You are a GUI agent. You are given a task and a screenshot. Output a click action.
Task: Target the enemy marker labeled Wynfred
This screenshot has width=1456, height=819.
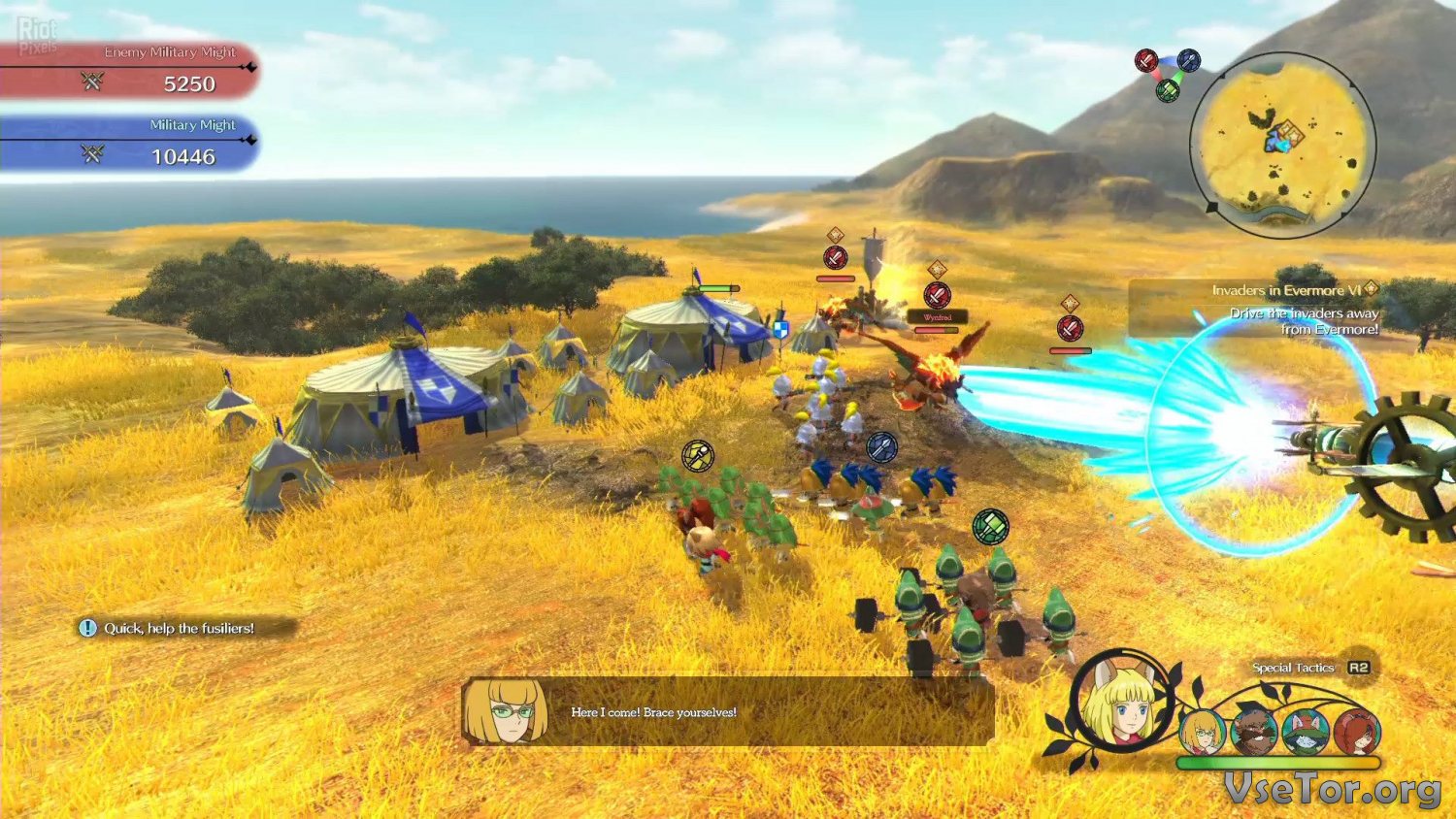(x=937, y=296)
